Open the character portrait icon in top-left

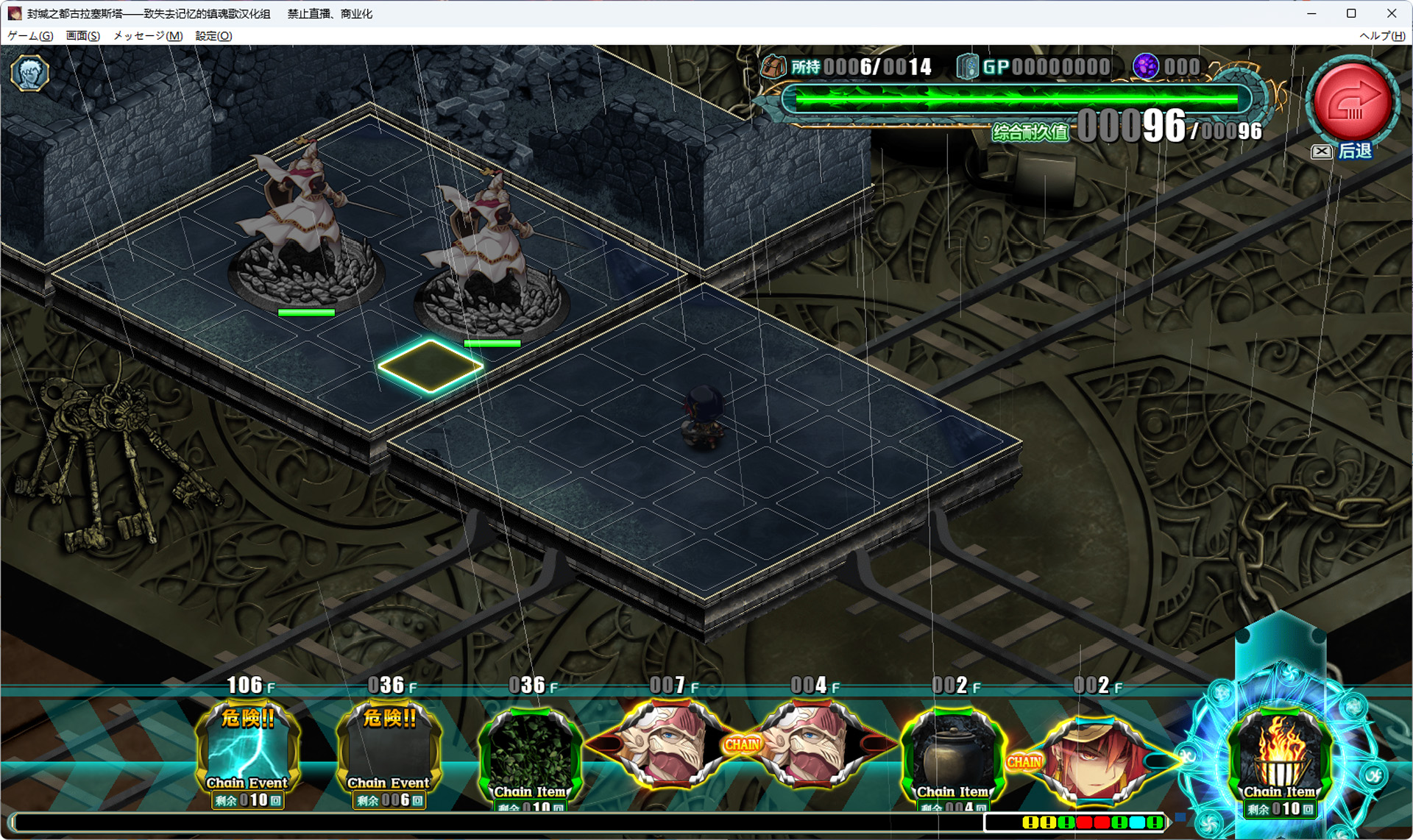[x=29, y=73]
